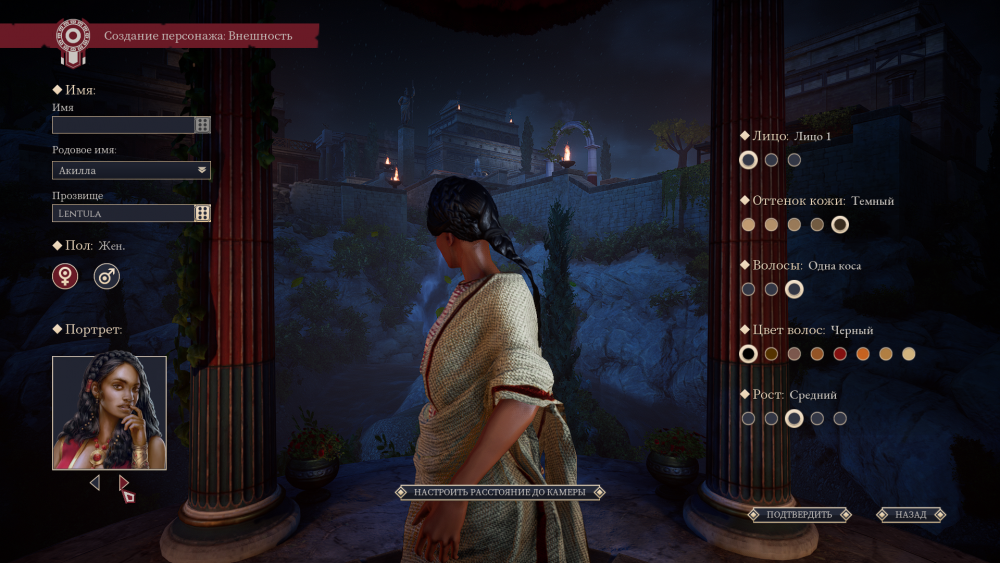1000x563 pixels.
Task: Choose the third face option
Action: 794,160
